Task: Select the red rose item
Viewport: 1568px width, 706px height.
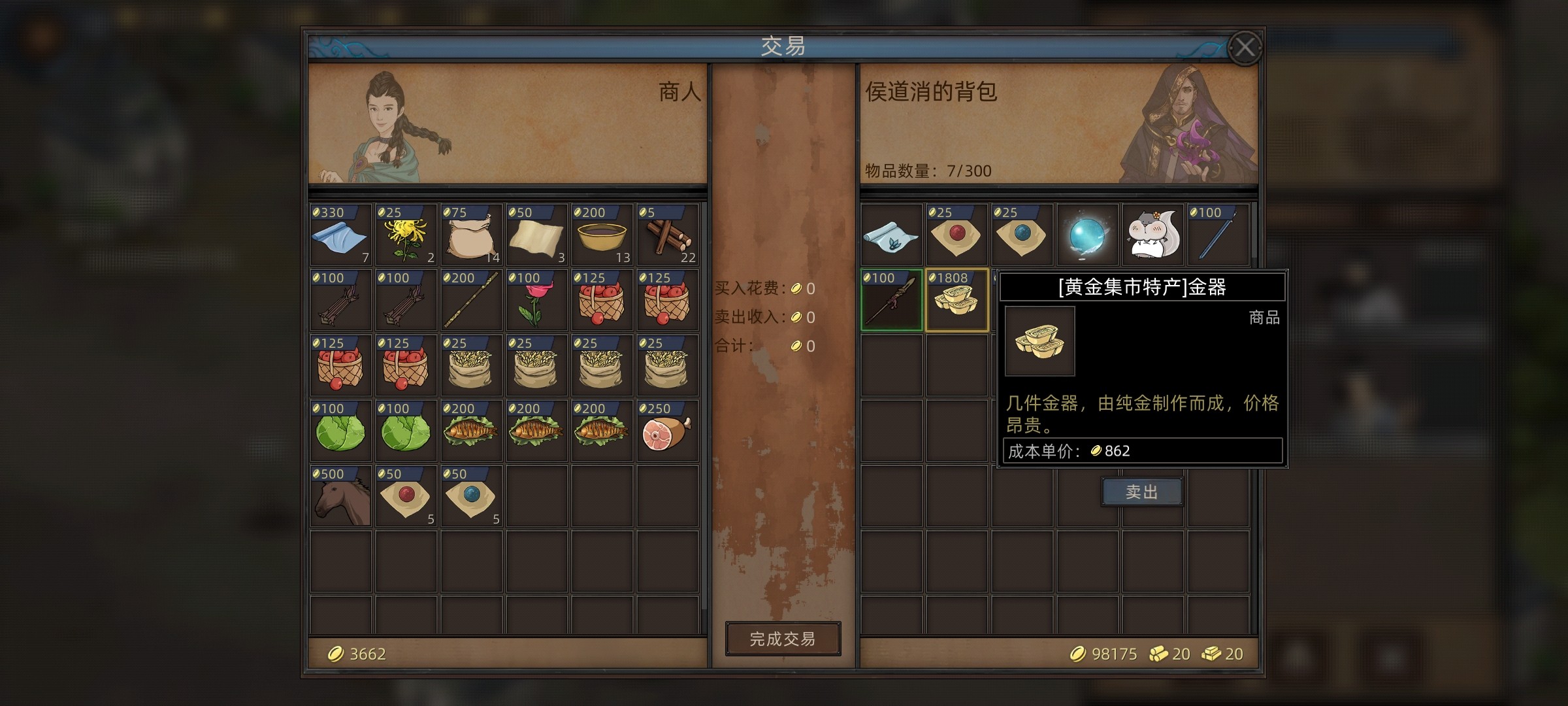Action: (536, 301)
